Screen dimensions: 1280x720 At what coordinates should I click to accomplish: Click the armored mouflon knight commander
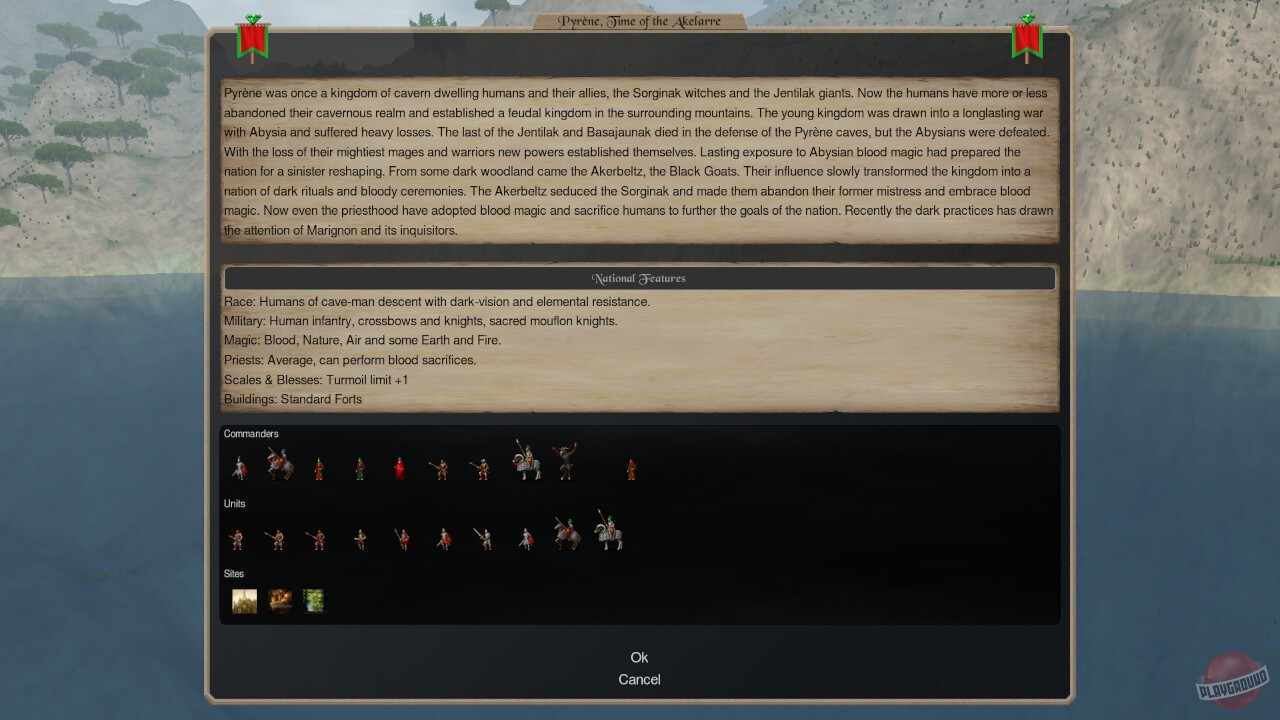(x=526, y=461)
